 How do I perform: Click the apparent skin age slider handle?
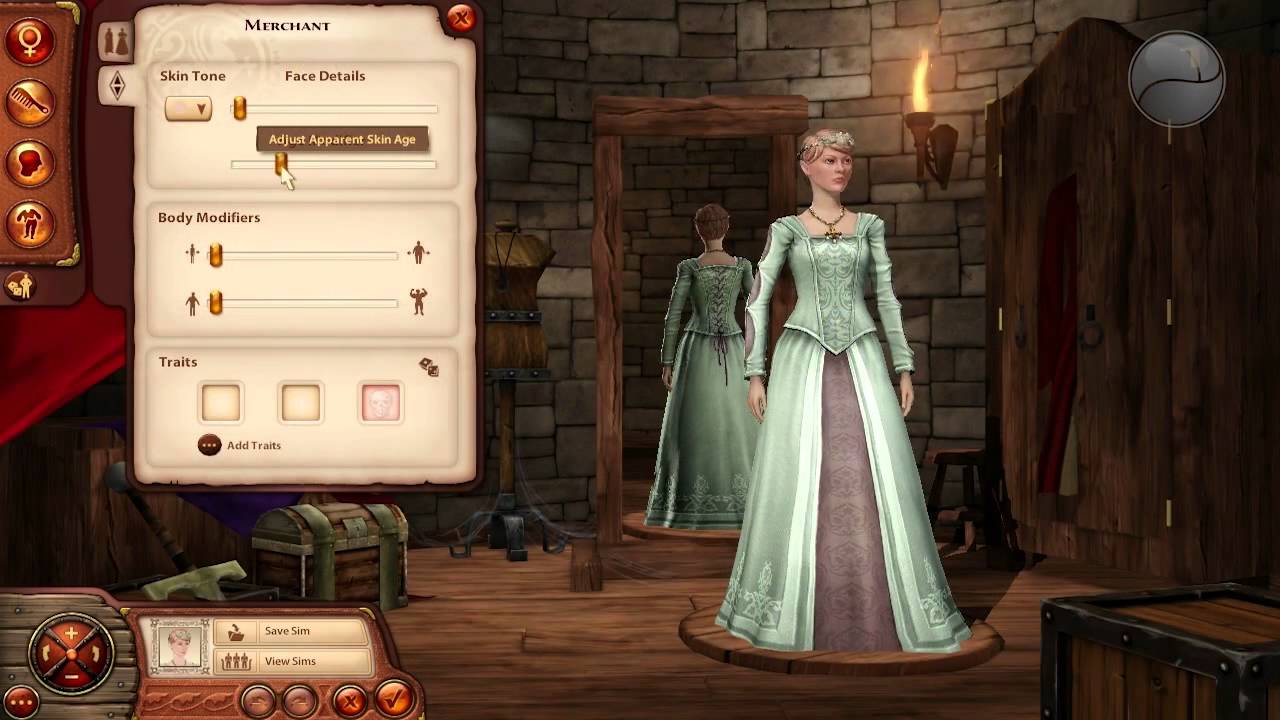(x=281, y=163)
